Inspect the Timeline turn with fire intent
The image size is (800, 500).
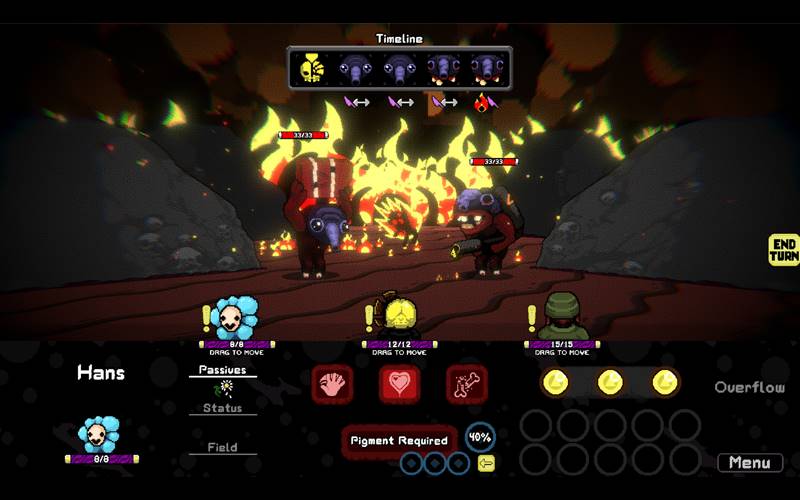pyautogui.click(x=486, y=69)
